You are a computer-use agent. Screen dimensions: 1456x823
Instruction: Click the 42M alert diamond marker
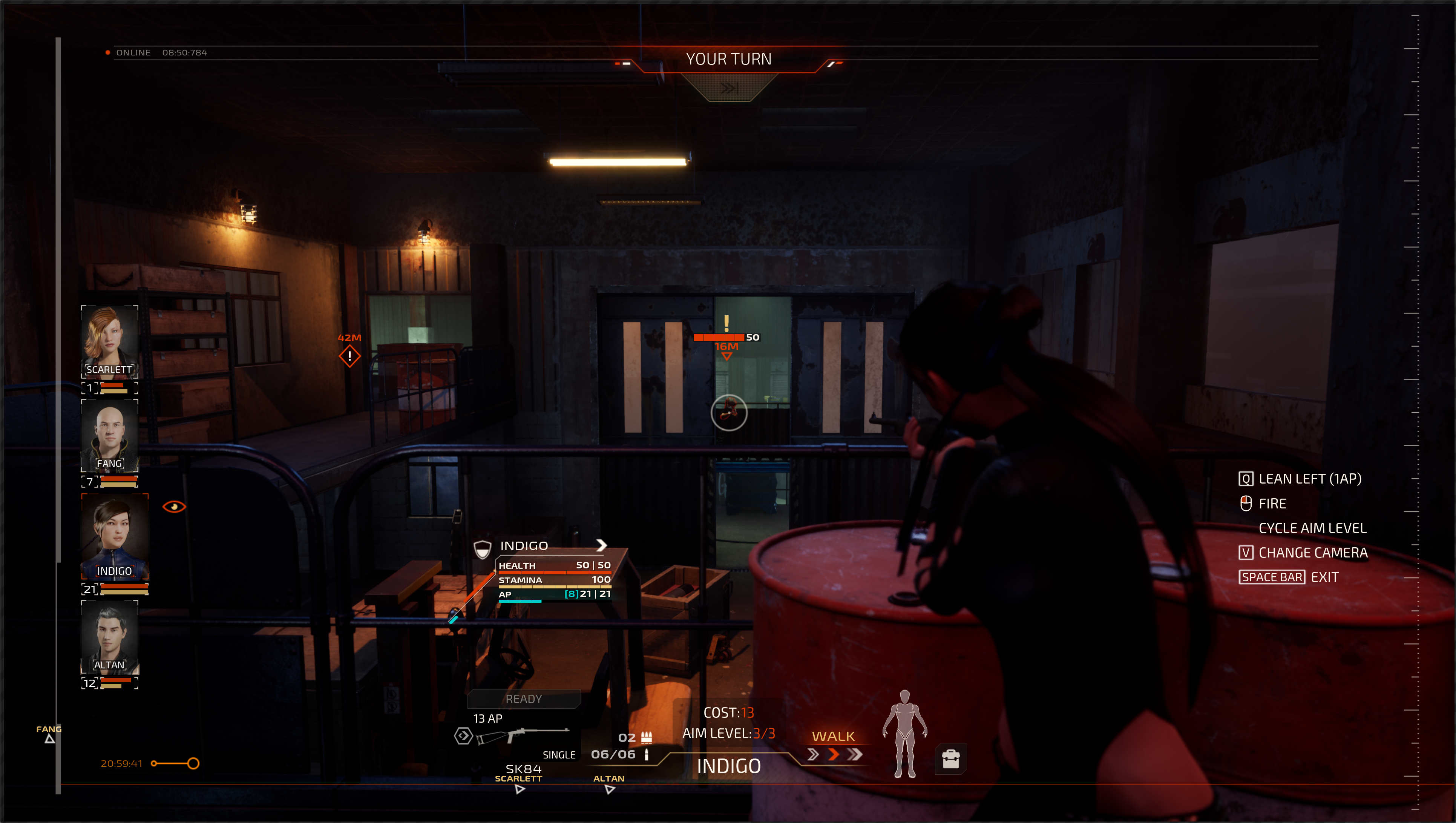[349, 356]
